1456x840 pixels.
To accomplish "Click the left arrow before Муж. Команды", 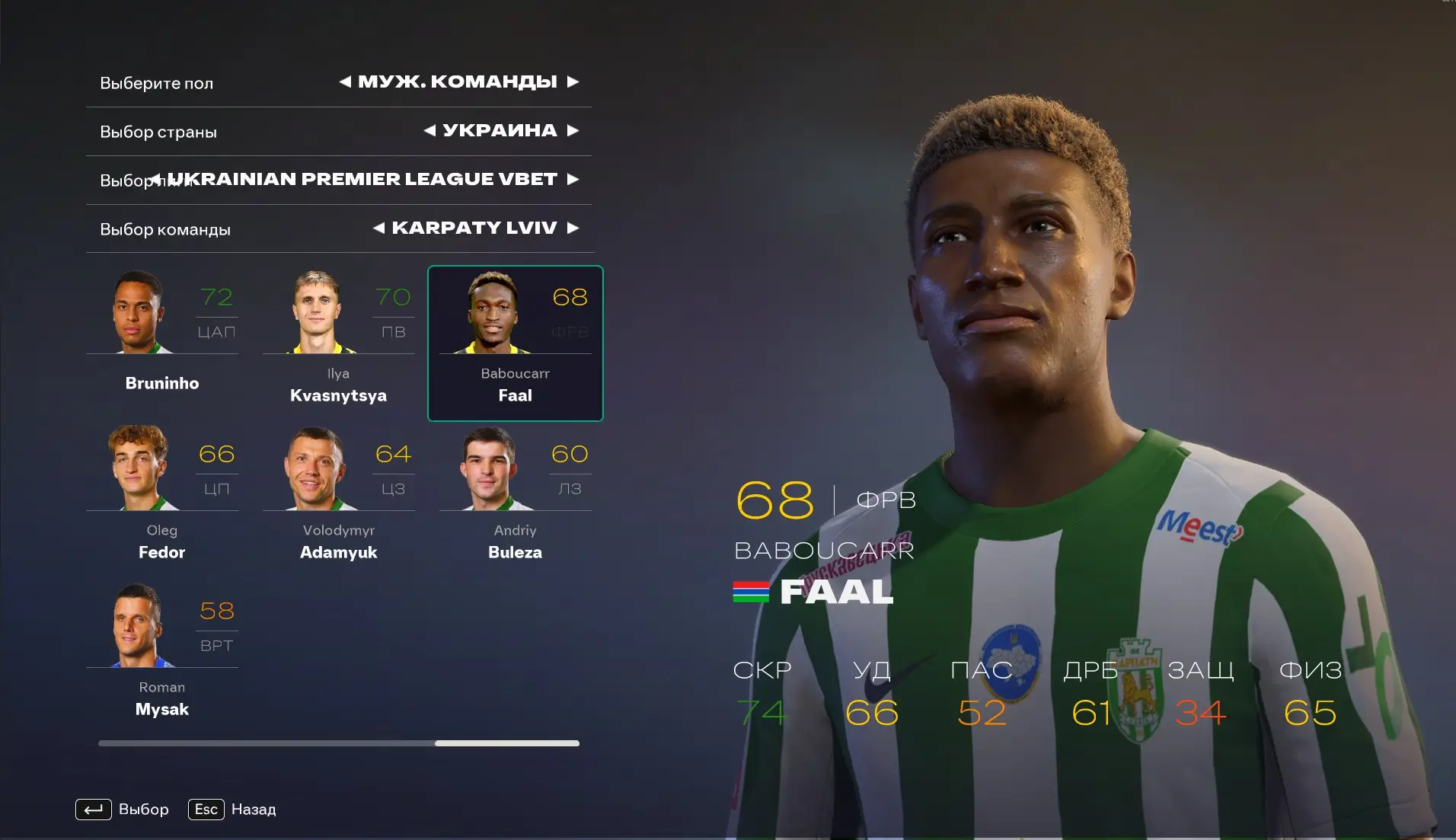I will click(345, 81).
